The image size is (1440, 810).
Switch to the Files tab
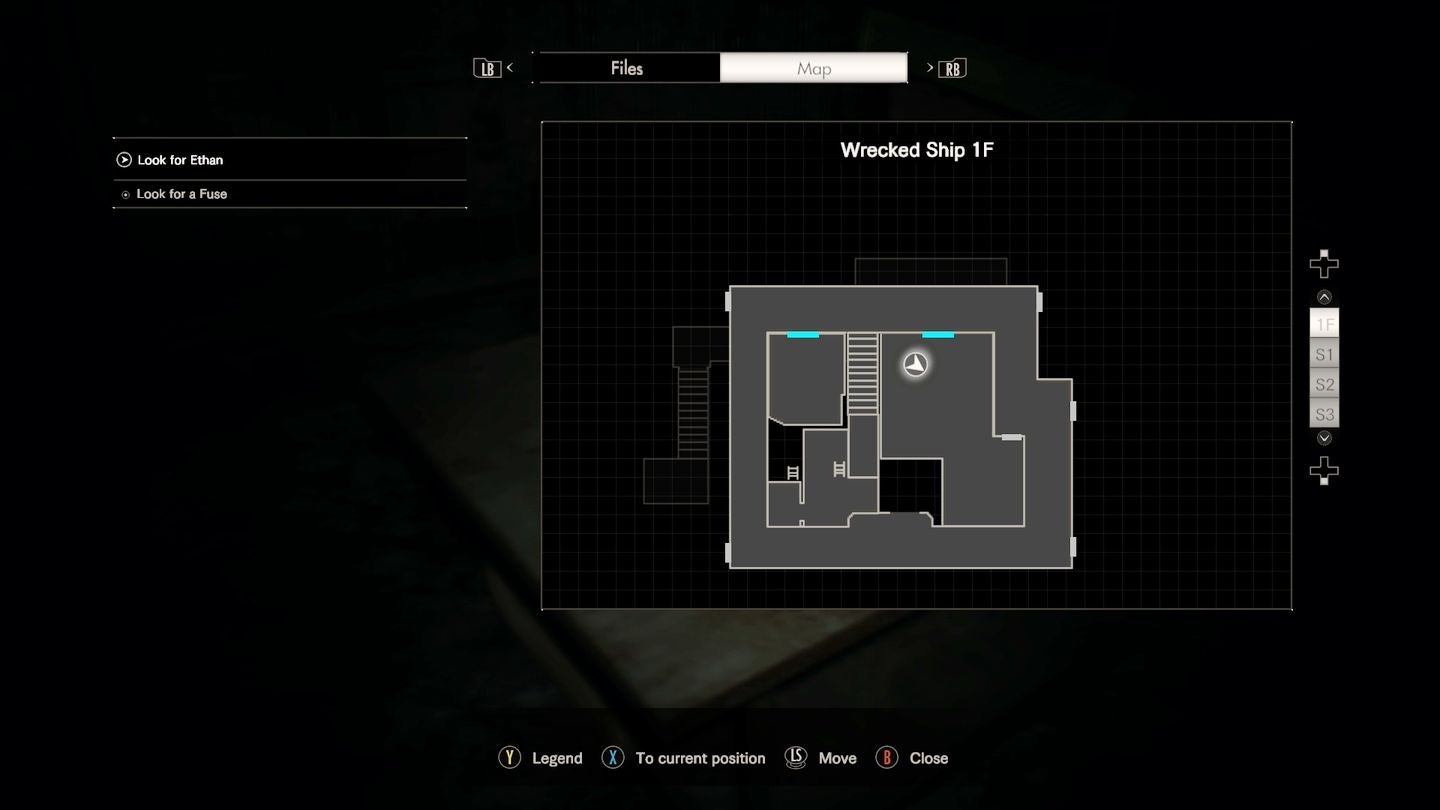coord(626,68)
